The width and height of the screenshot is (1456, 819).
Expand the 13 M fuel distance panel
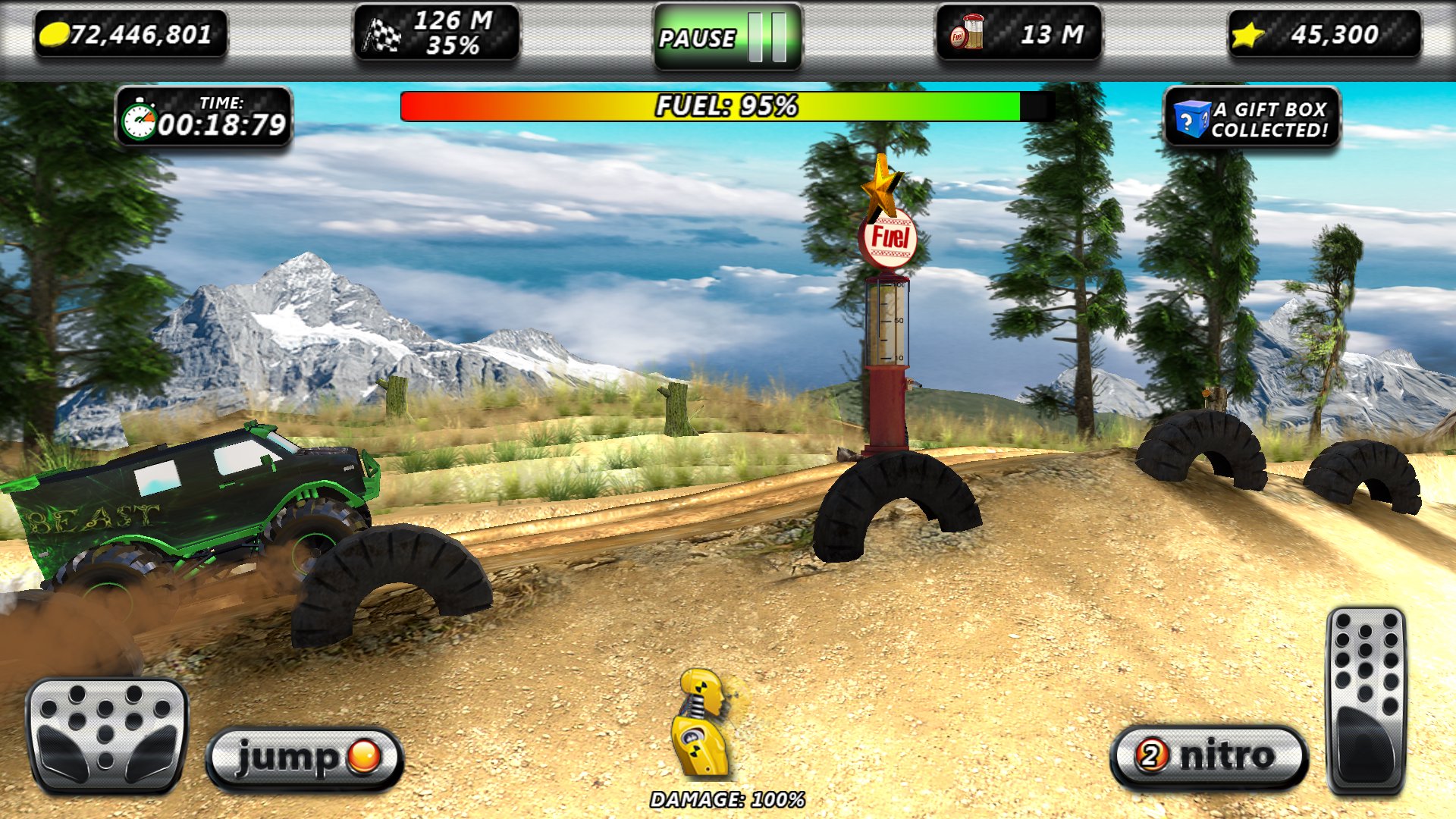[1020, 33]
